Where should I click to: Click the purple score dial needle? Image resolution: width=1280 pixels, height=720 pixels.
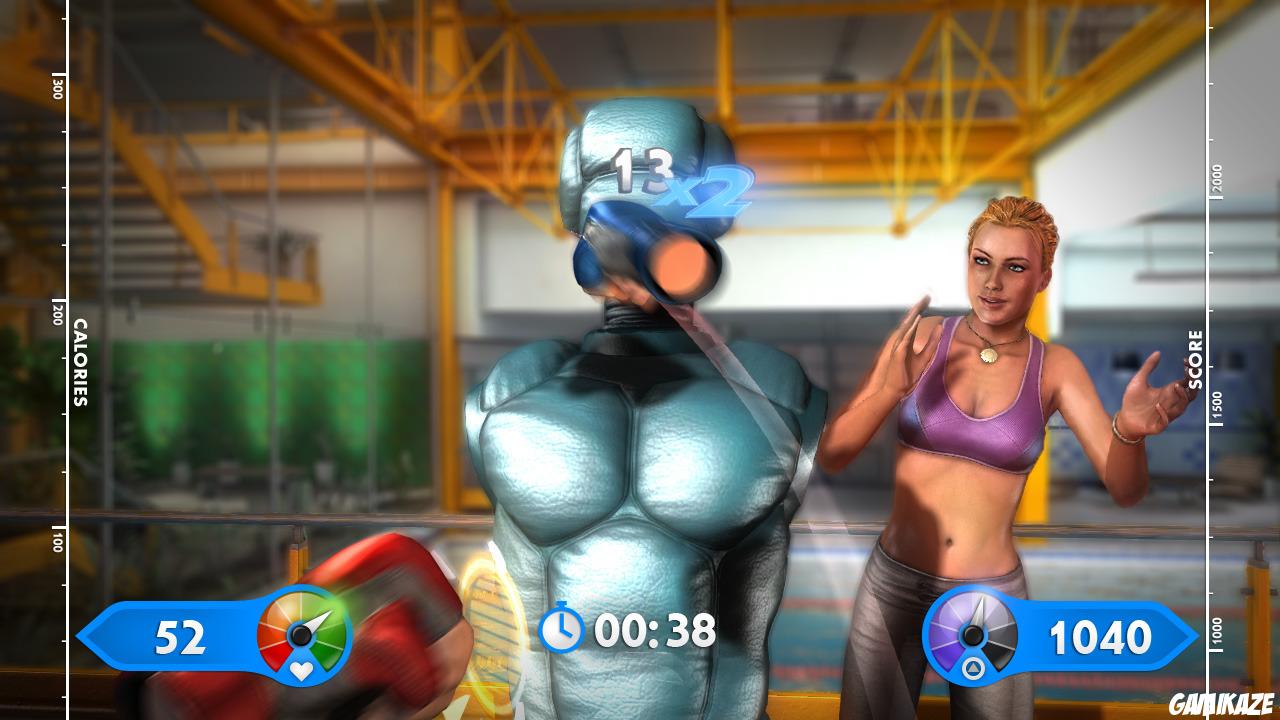click(x=977, y=612)
